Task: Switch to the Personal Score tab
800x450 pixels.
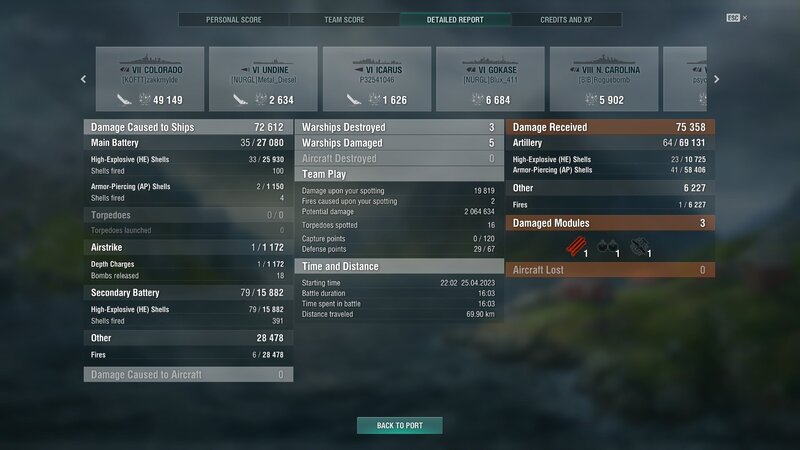Action: click(234, 19)
